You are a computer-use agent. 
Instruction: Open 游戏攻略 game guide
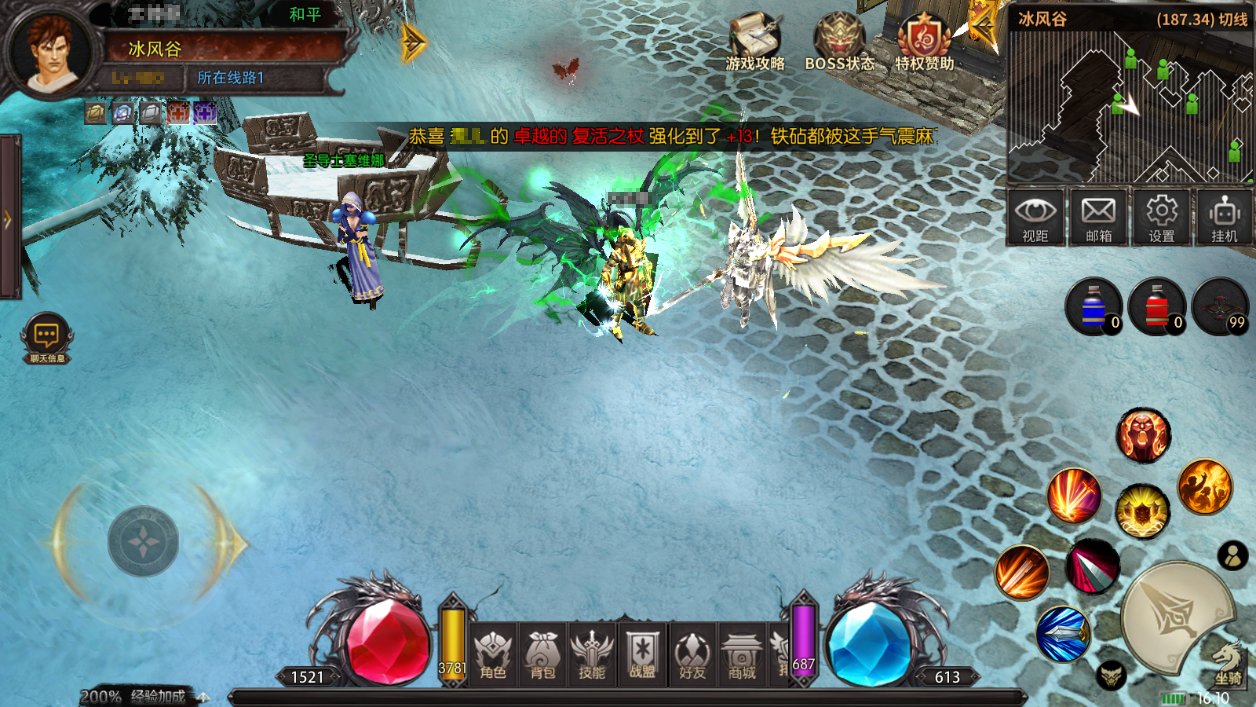pos(755,42)
